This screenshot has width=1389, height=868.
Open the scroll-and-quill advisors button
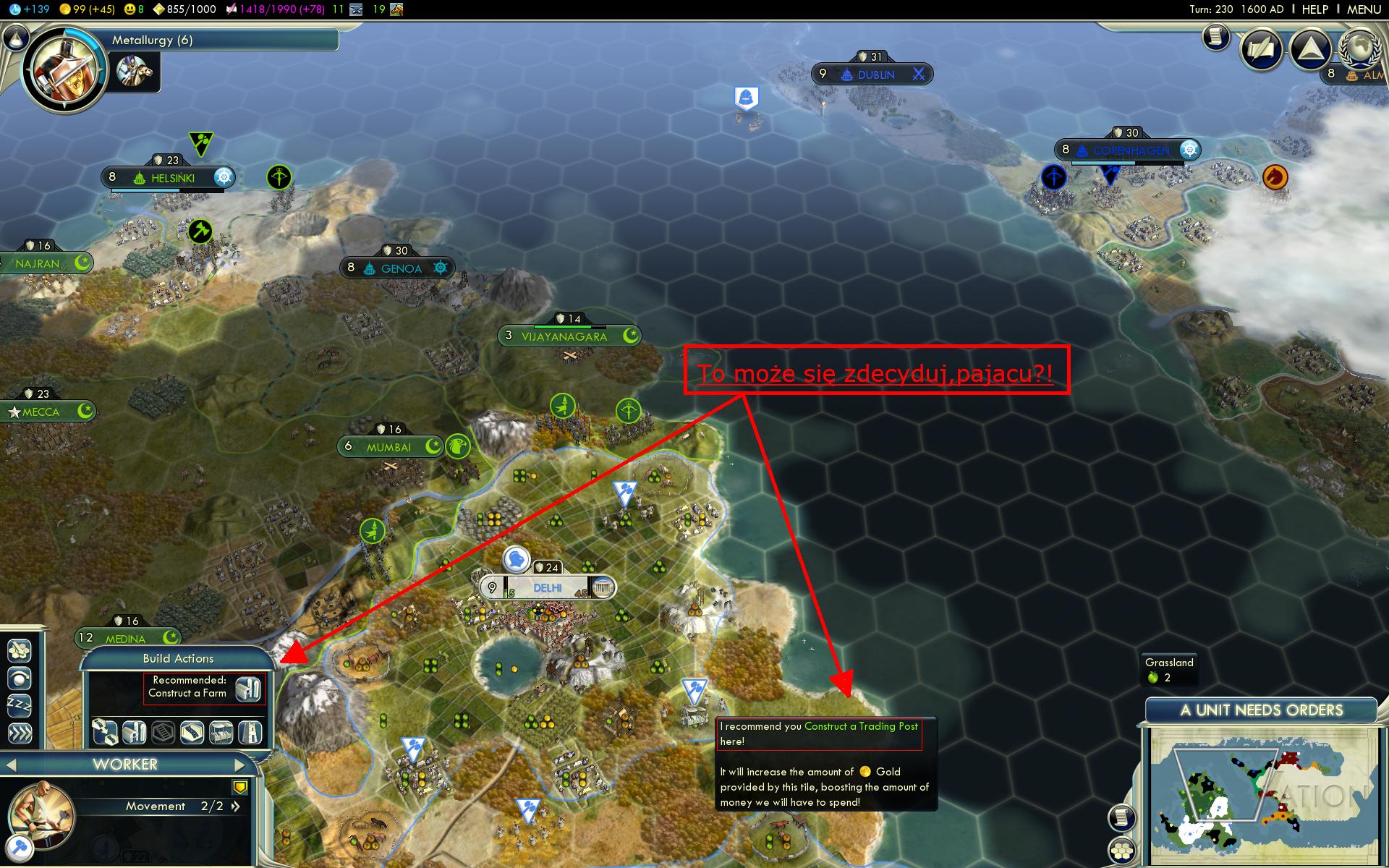pyautogui.click(x=1217, y=36)
